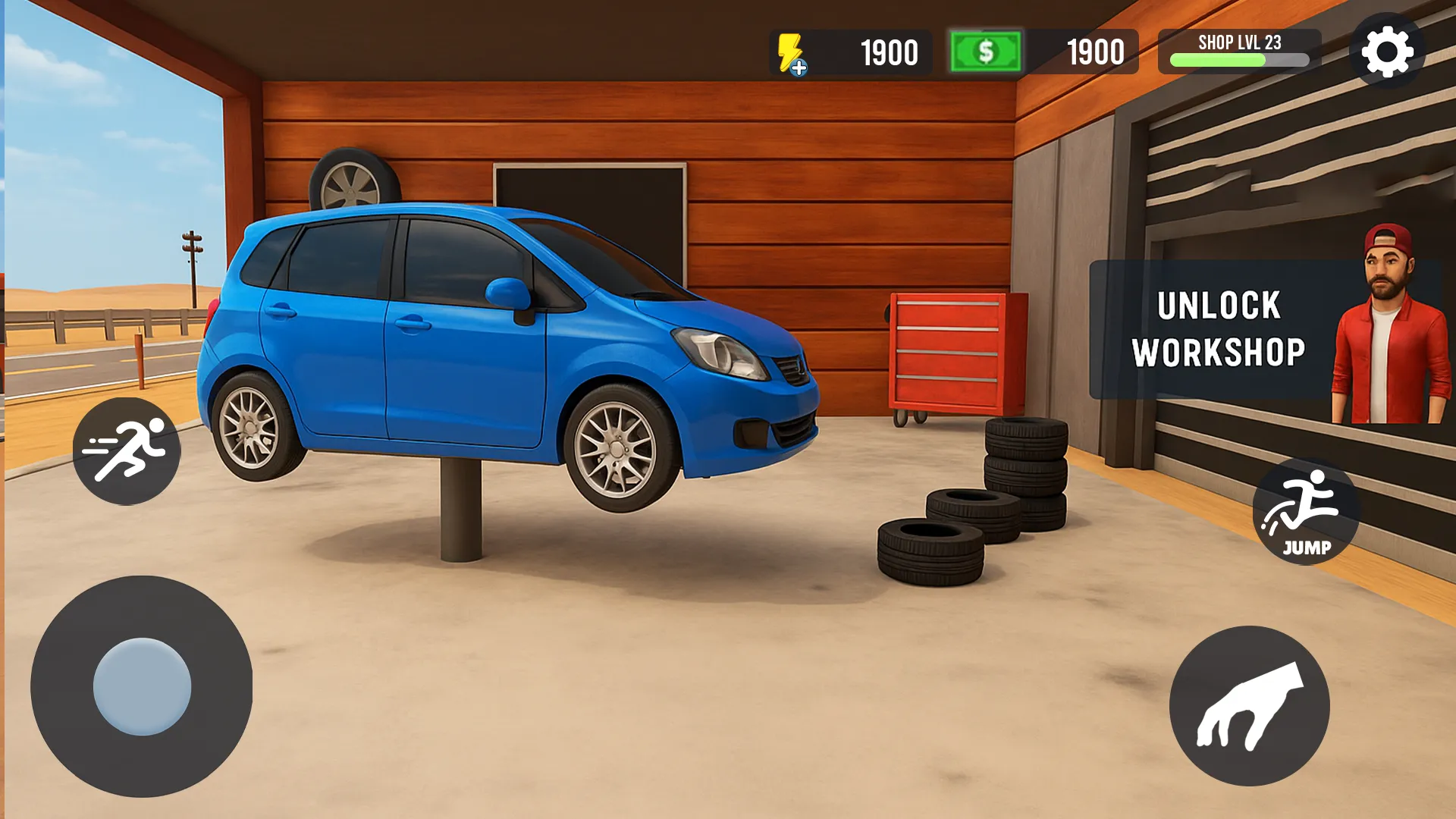
Task: Select the Unlock Workshop panel
Action: click(x=1218, y=330)
